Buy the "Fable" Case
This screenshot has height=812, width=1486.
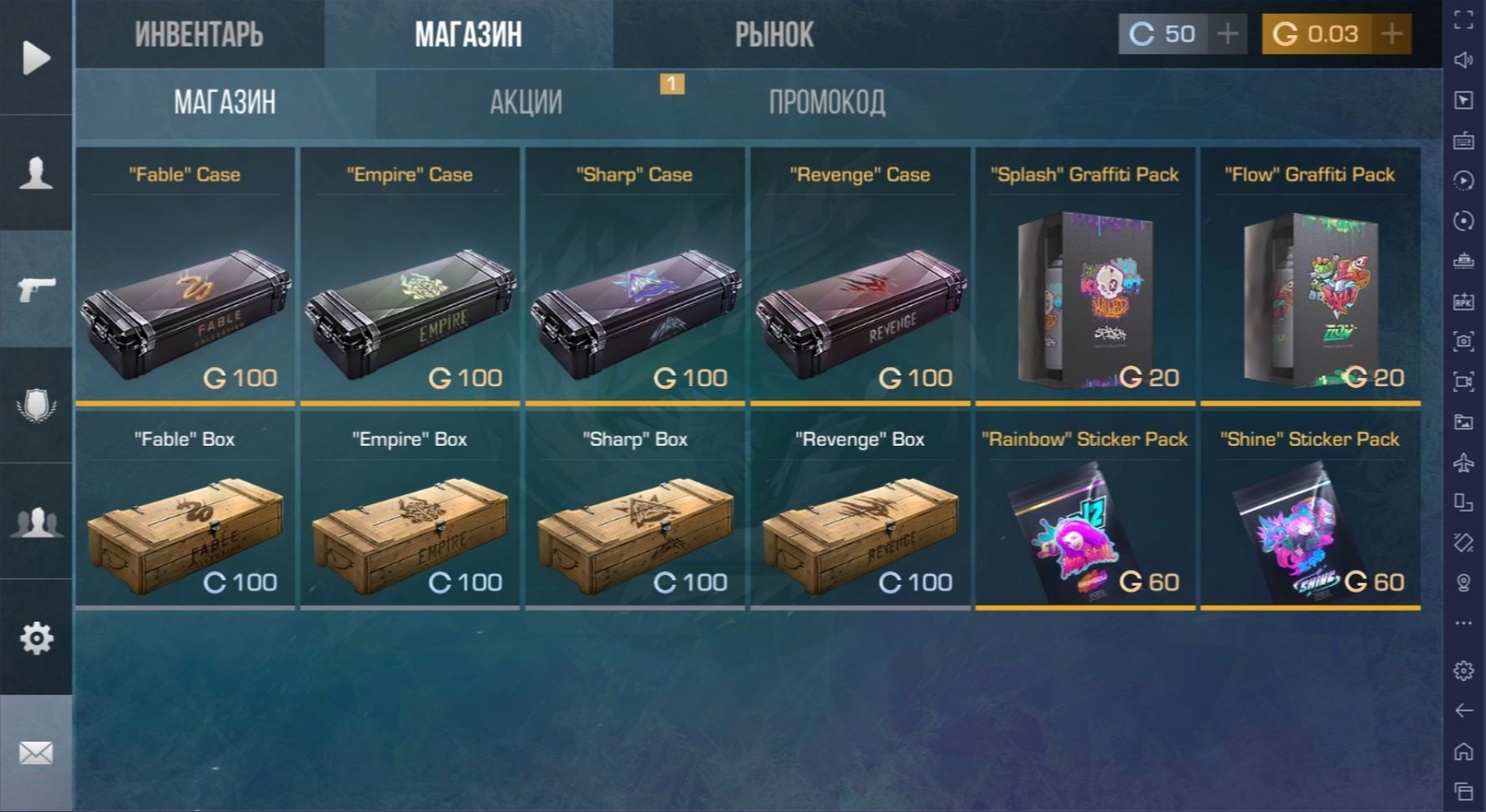tap(185, 277)
